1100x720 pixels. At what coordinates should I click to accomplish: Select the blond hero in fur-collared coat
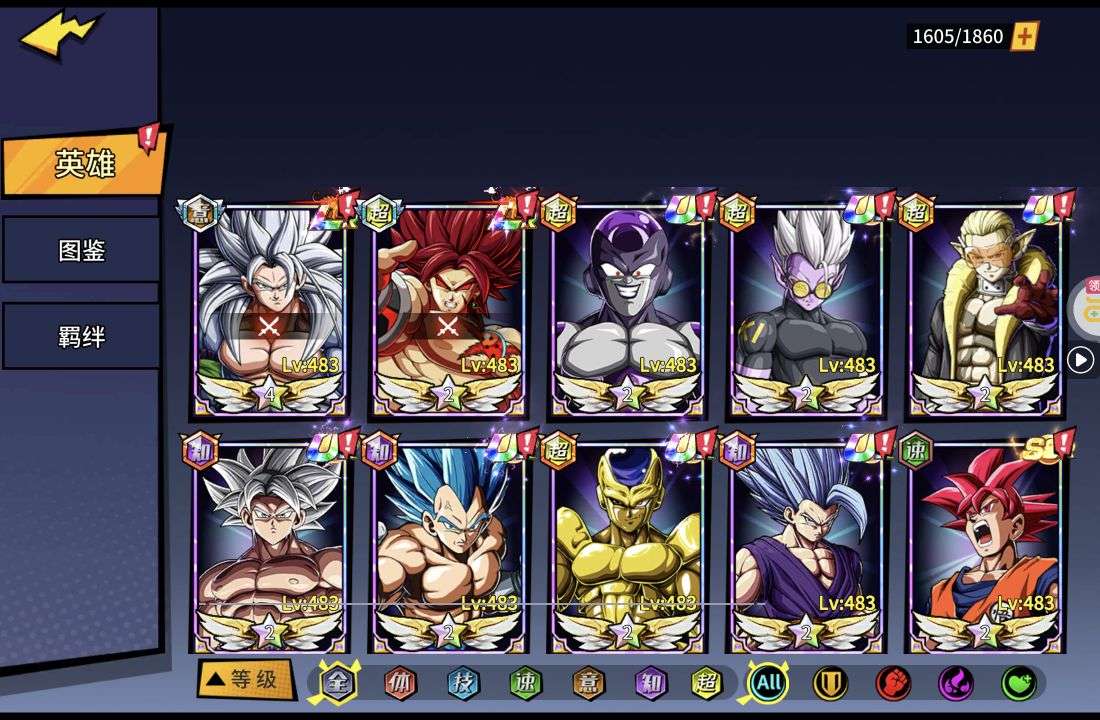coord(986,305)
